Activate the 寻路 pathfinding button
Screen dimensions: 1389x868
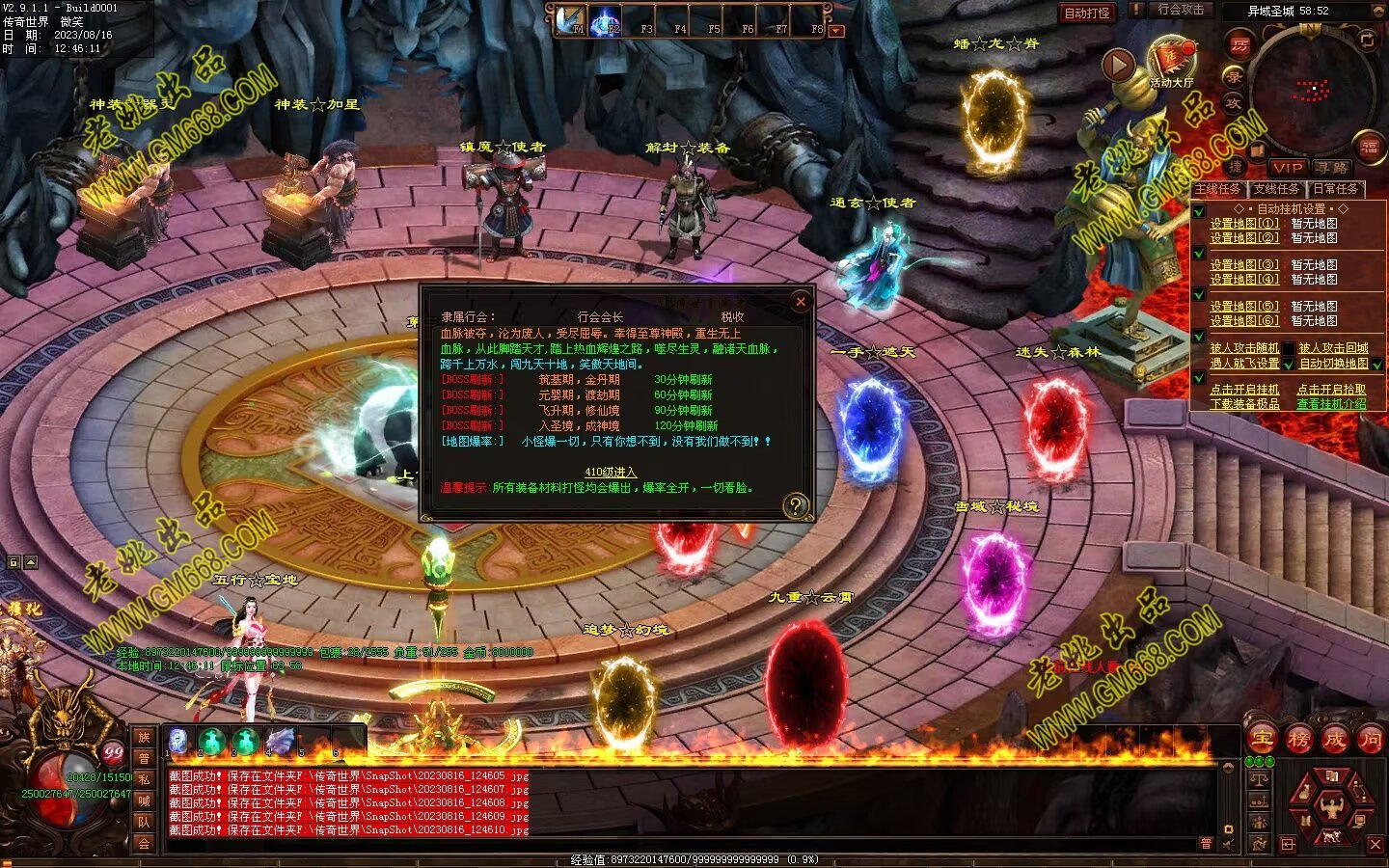pos(1332,167)
